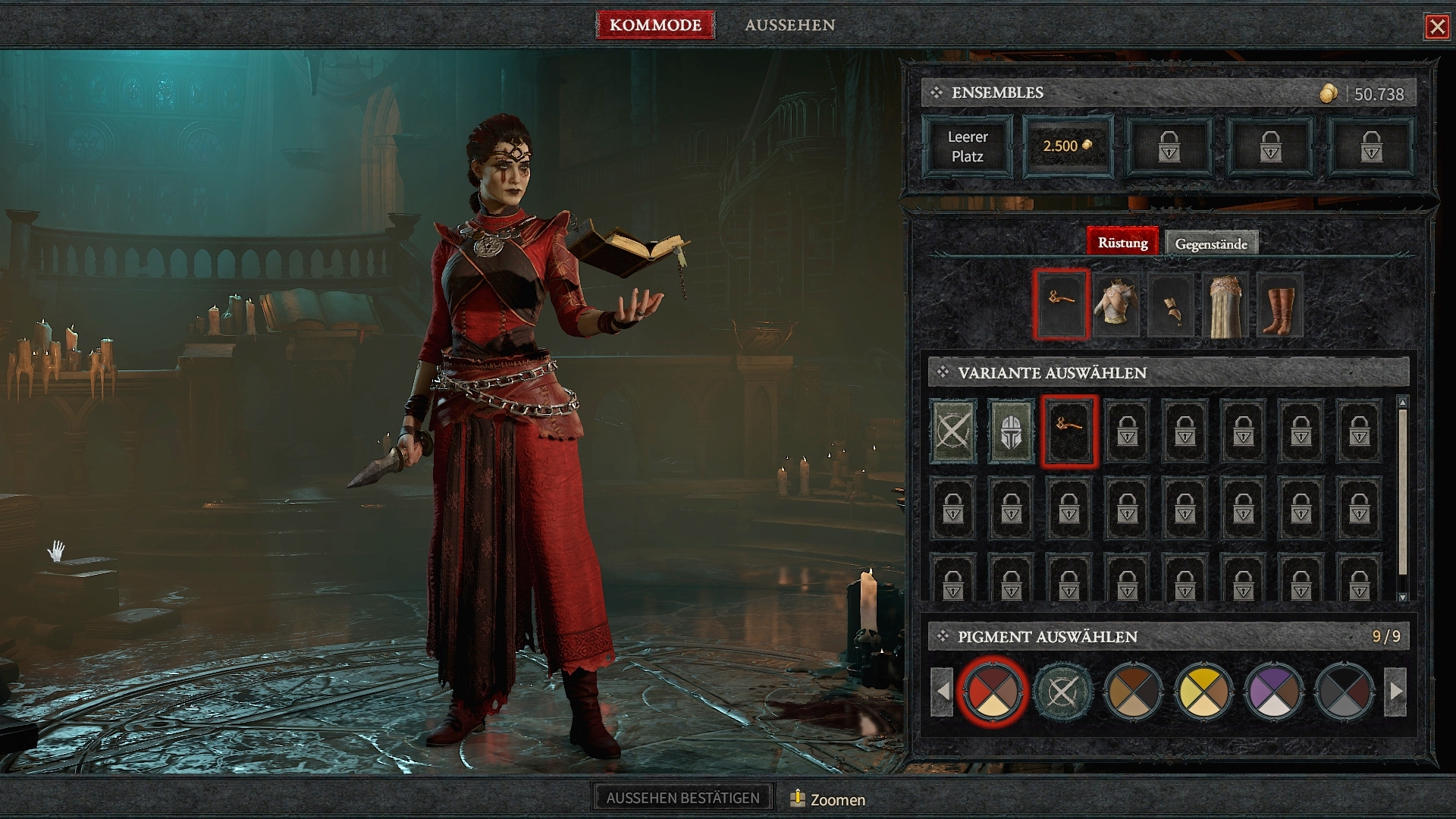Select the gloves armor slot
Image resolution: width=1456 pixels, height=819 pixels.
[1171, 305]
